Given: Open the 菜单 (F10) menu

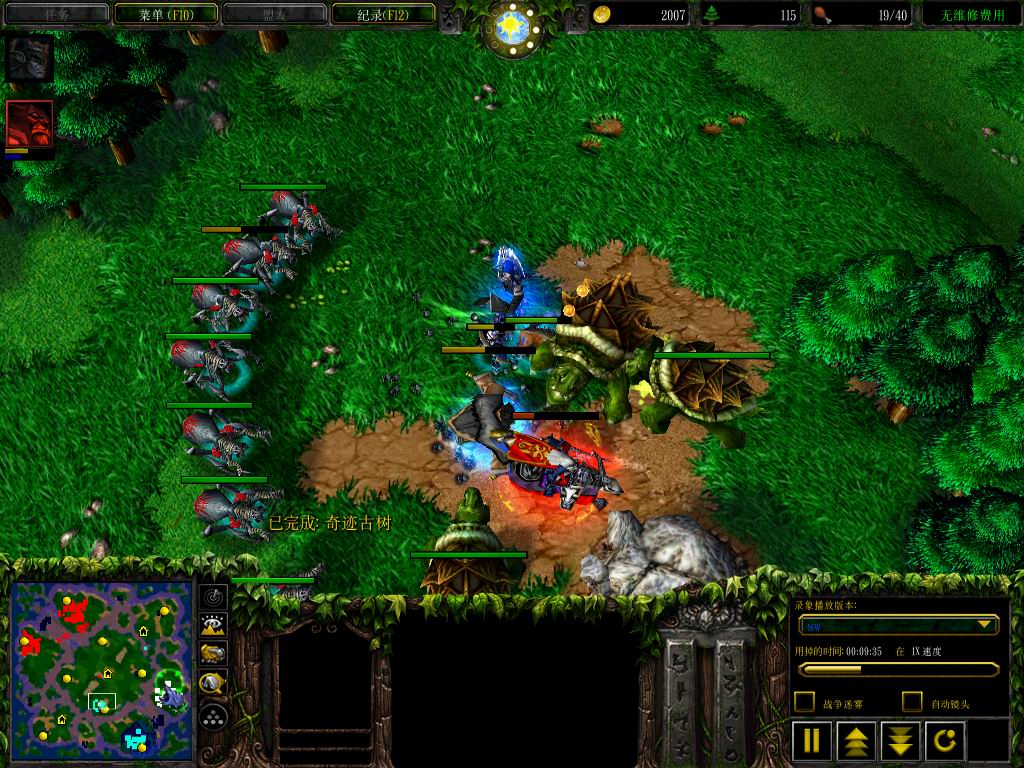Looking at the screenshot, I should point(166,14).
